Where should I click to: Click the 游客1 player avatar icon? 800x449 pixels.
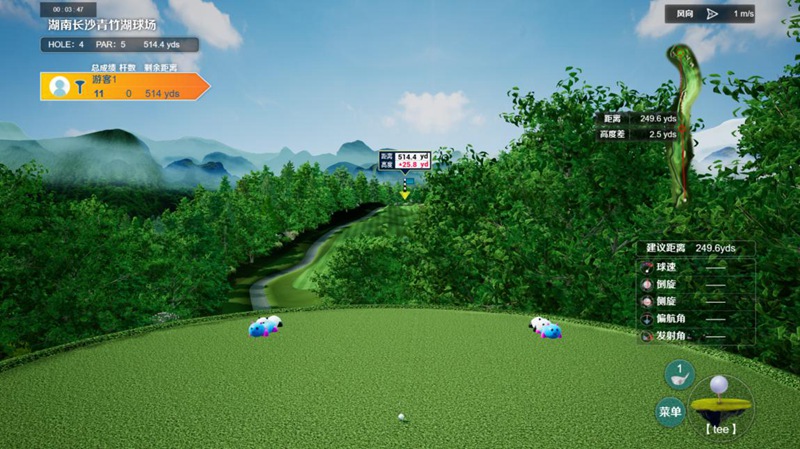pyautogui.click(x=59, y=86)
